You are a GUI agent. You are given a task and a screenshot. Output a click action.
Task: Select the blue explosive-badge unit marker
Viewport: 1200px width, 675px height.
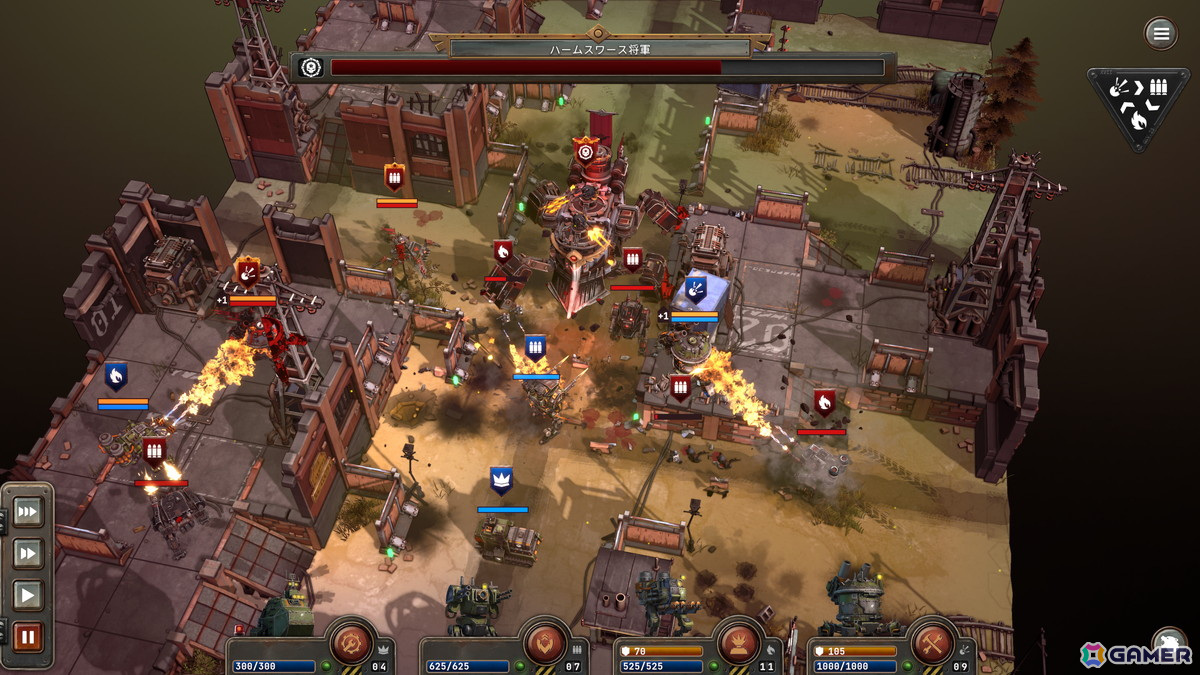pyautogui.click(x=696, y=290)
